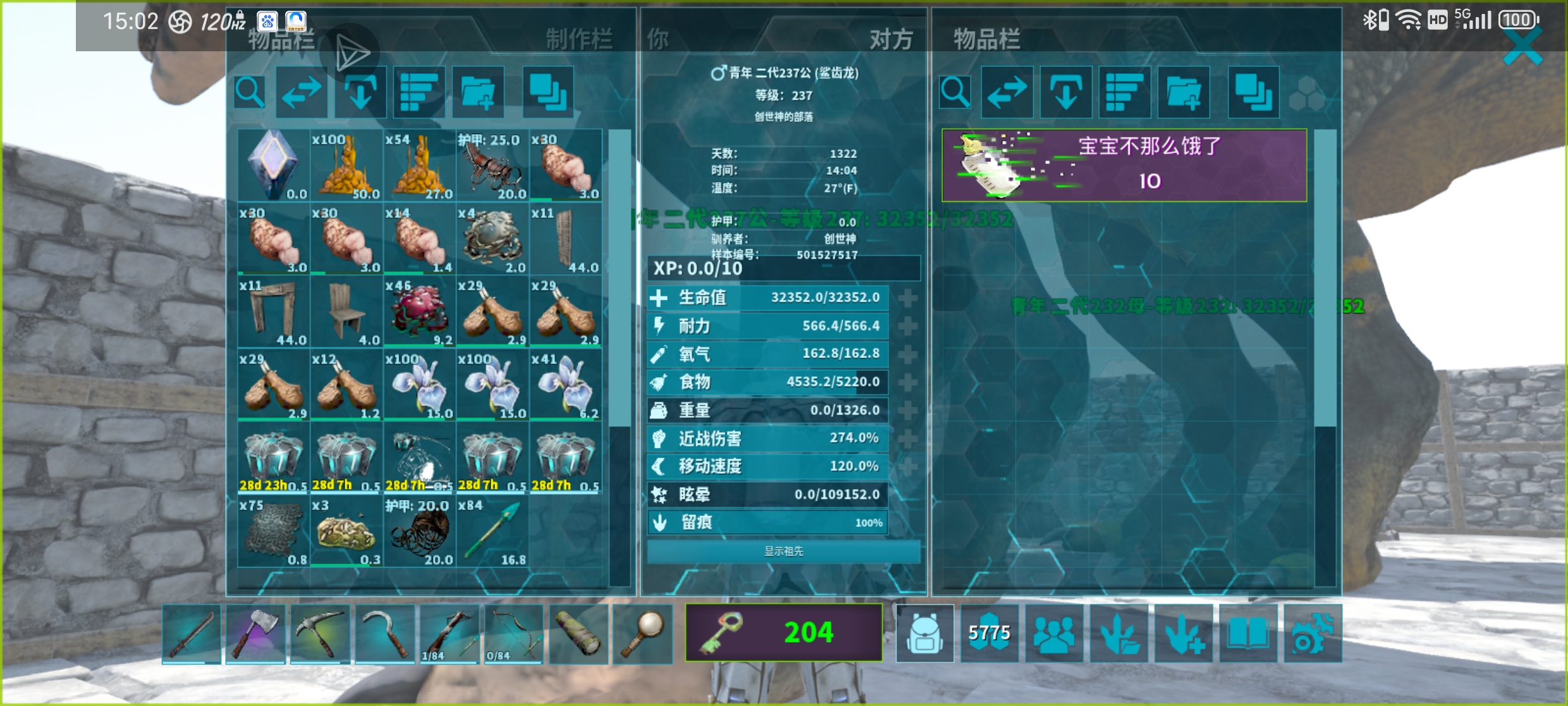Use the magnifying glass hotbar item
Screen dimensions: 1568x706
[x=642, y=633]
